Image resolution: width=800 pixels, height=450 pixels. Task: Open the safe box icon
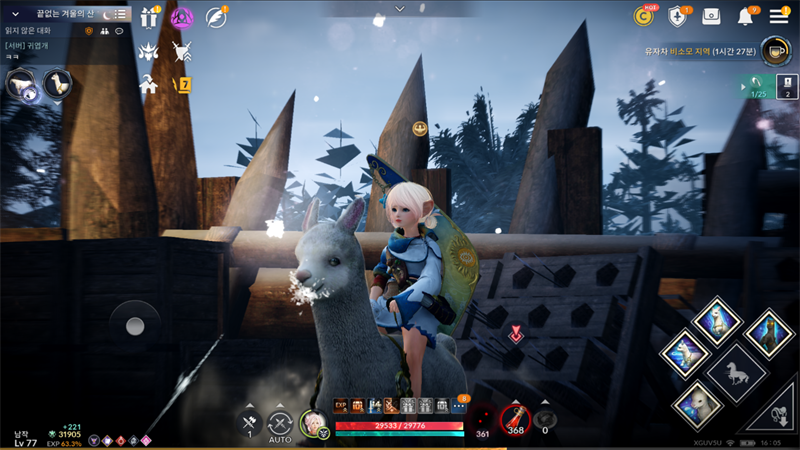[711, 17]
